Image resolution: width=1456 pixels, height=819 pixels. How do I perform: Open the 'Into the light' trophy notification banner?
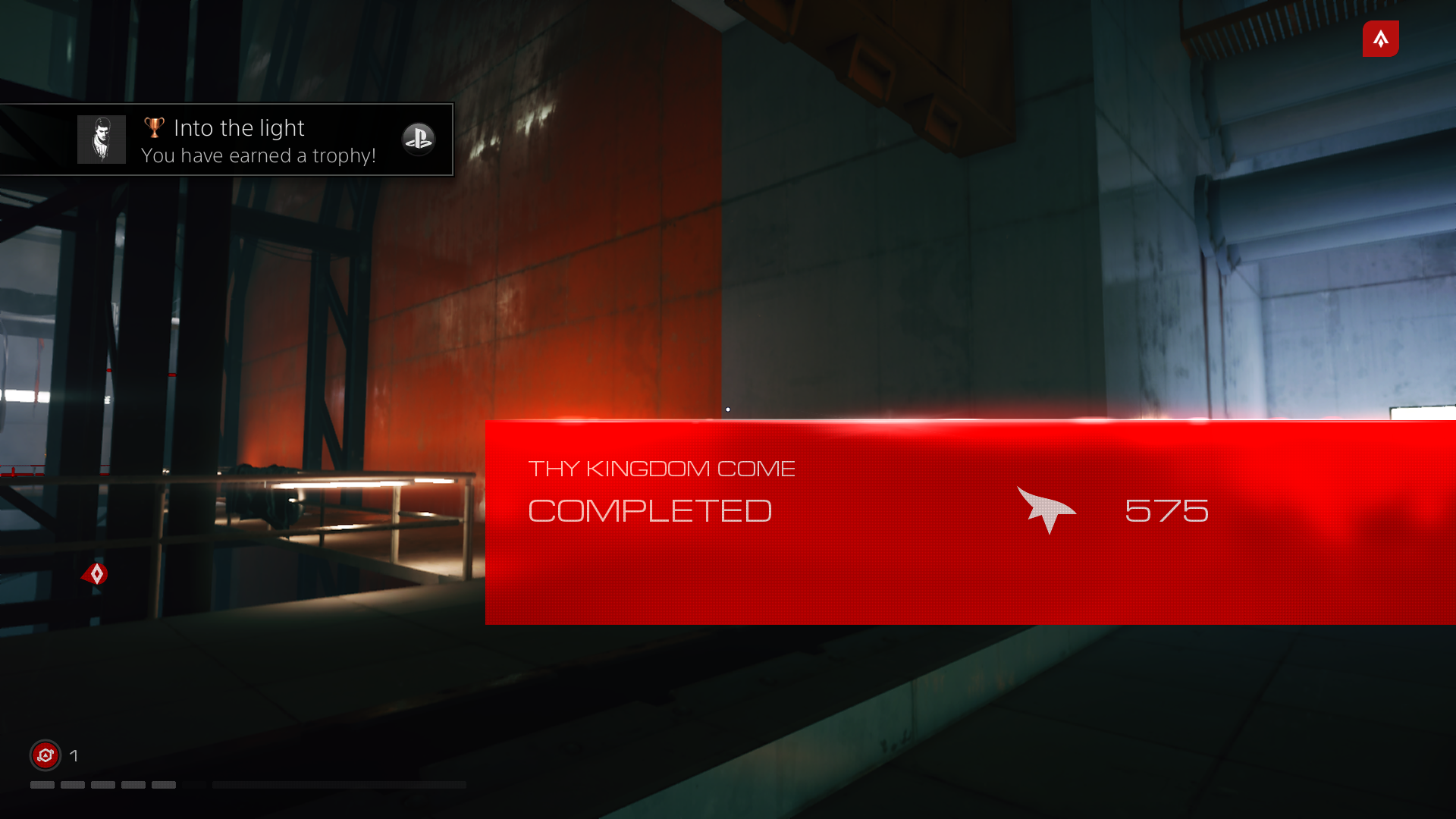227,140
